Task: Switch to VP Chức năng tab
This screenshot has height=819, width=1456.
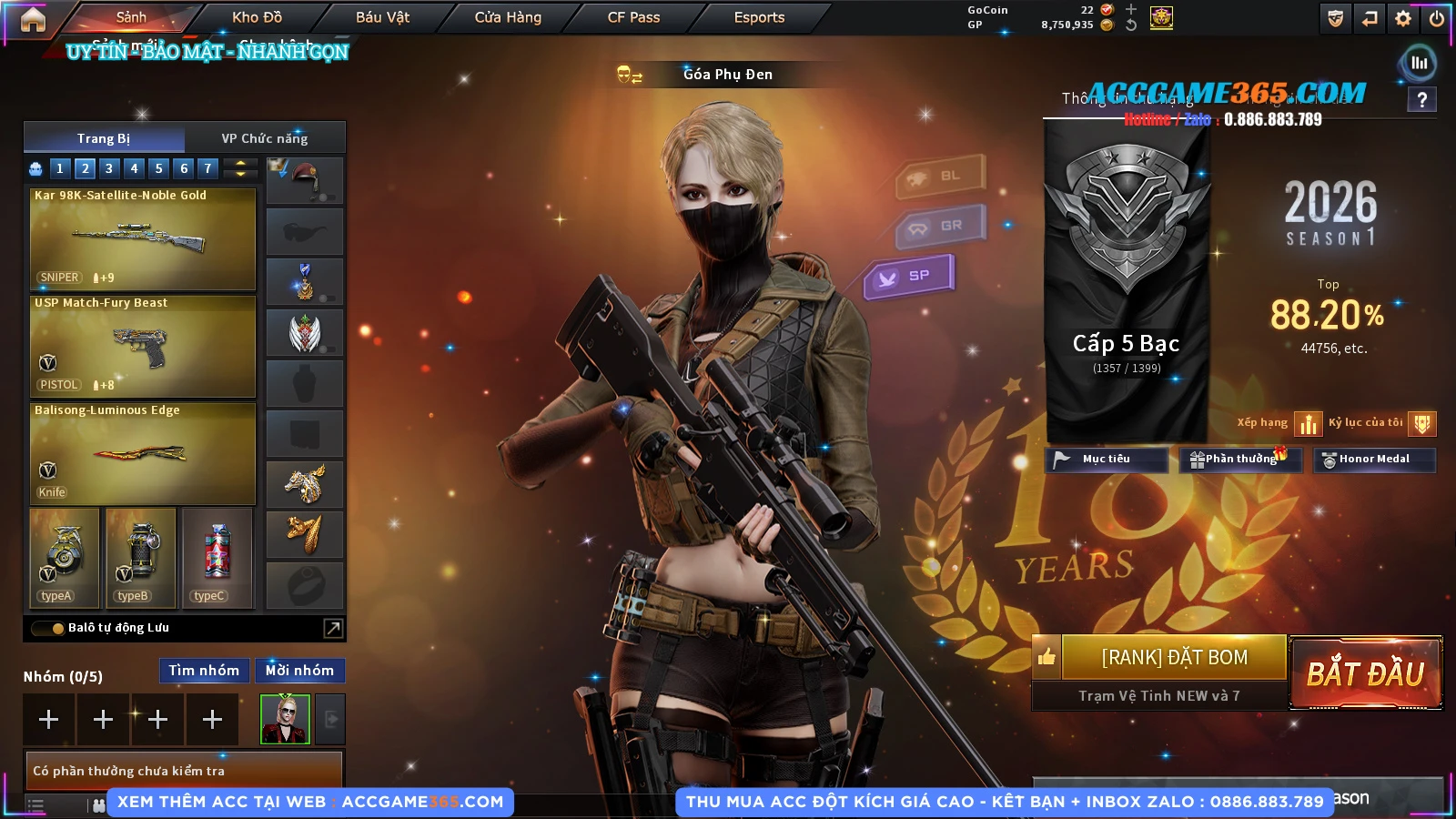Action: pos(265,138)
